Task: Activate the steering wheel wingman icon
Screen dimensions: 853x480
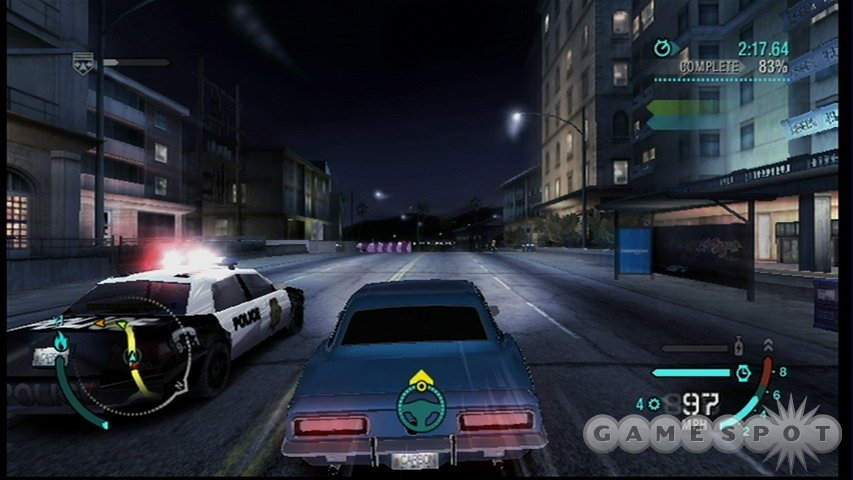Action: (421, 403)
